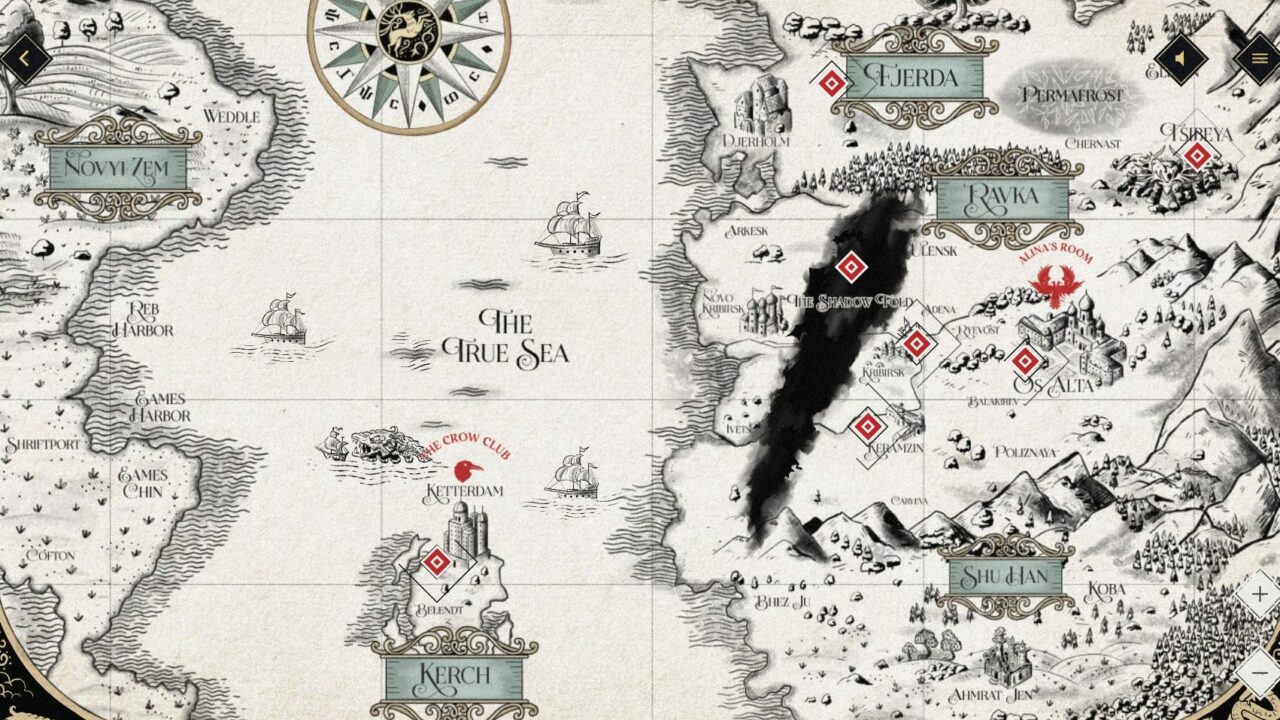Open the Tsibeya diamond map marker
Image resolution: width=1280 pixels, height=720 pixels.
click(x=1197, y=155)
